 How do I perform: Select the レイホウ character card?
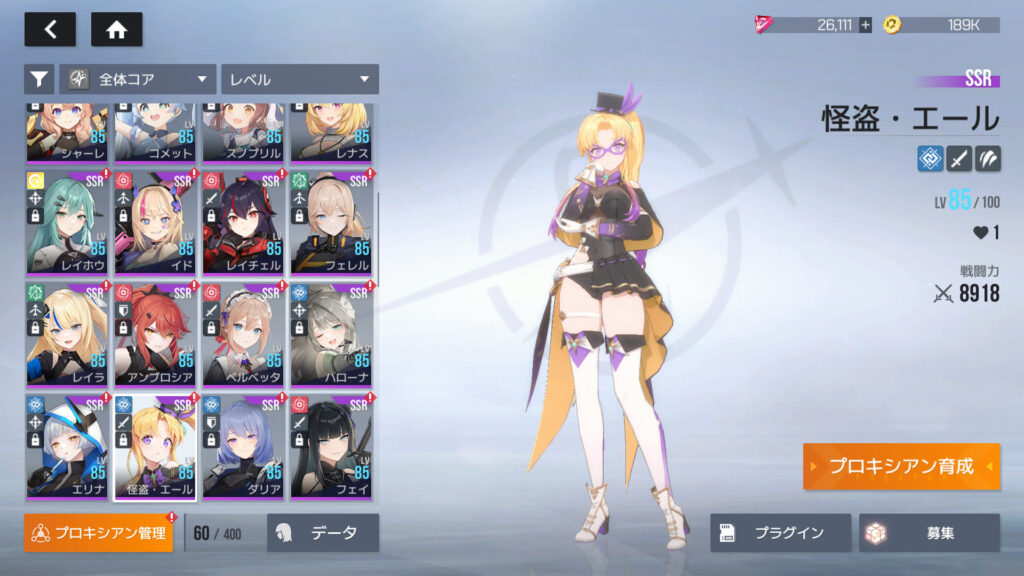tap(67, 222)
